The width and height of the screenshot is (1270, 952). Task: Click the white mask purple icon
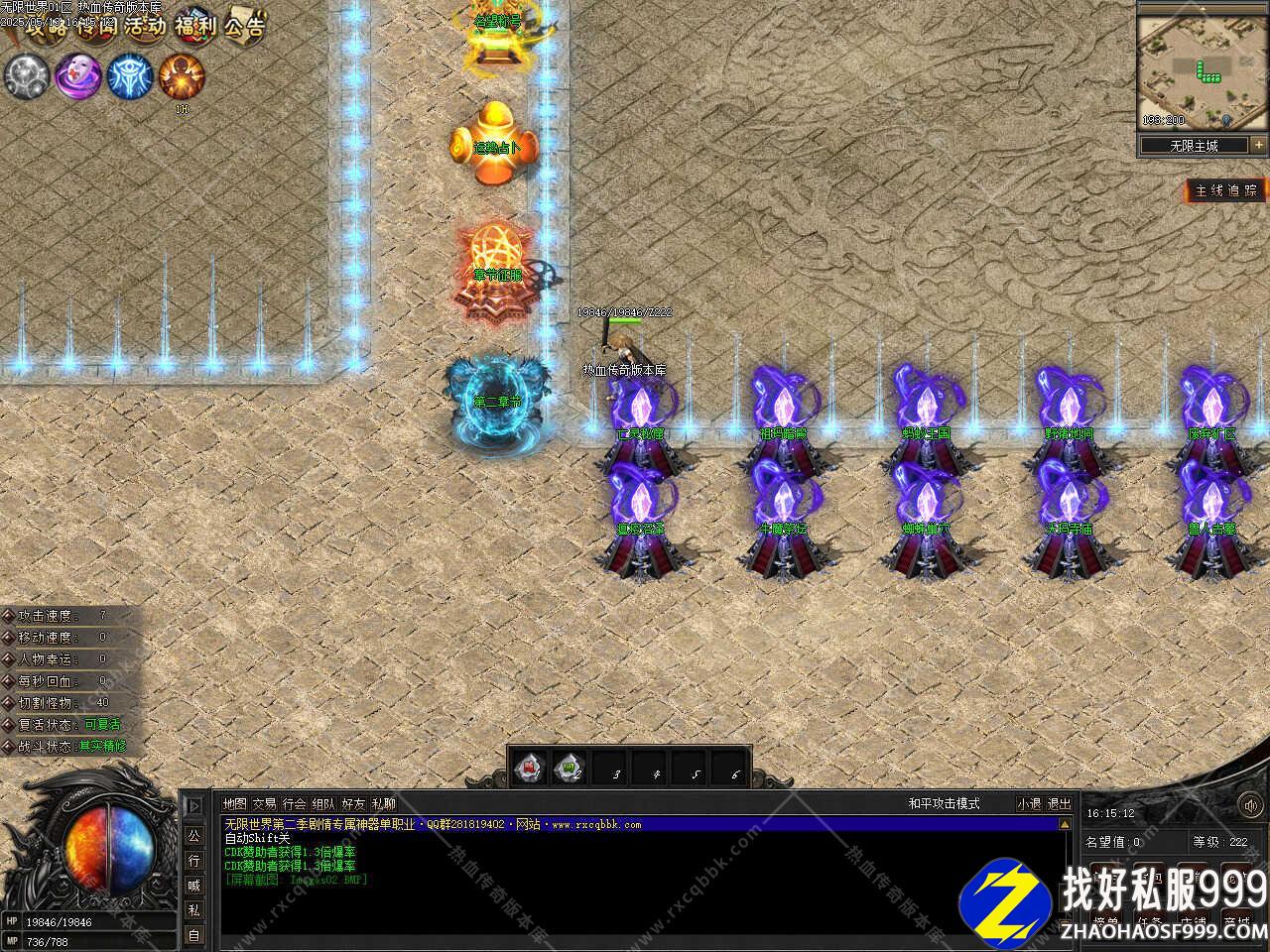click(77, 76)
